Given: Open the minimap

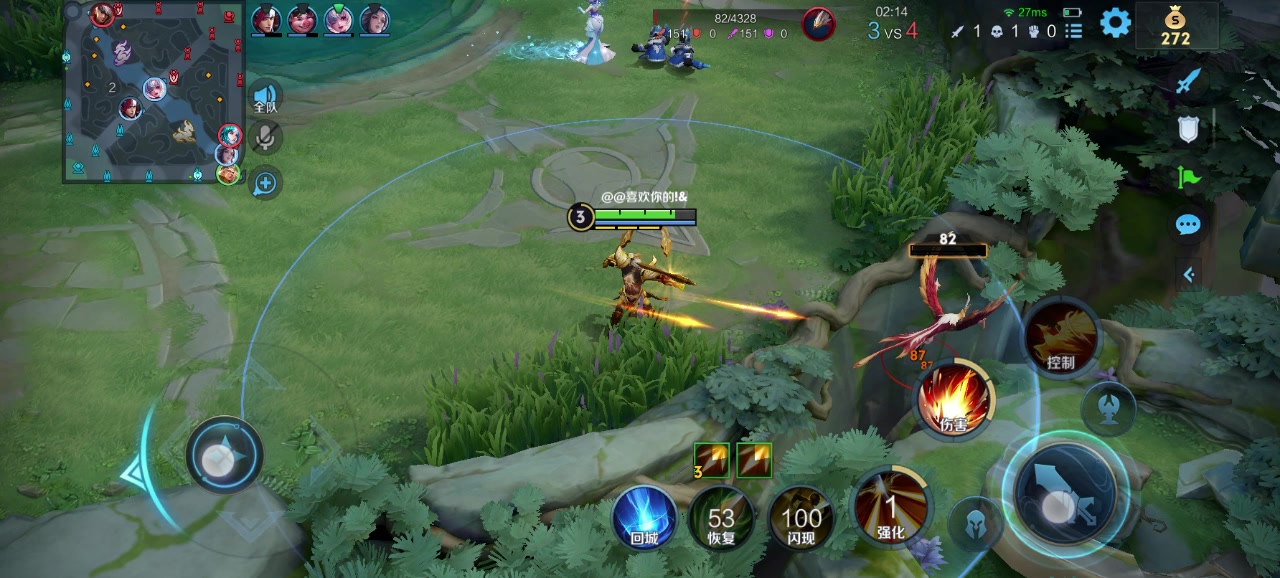Looking at the screenshot, I should [154, 92].
